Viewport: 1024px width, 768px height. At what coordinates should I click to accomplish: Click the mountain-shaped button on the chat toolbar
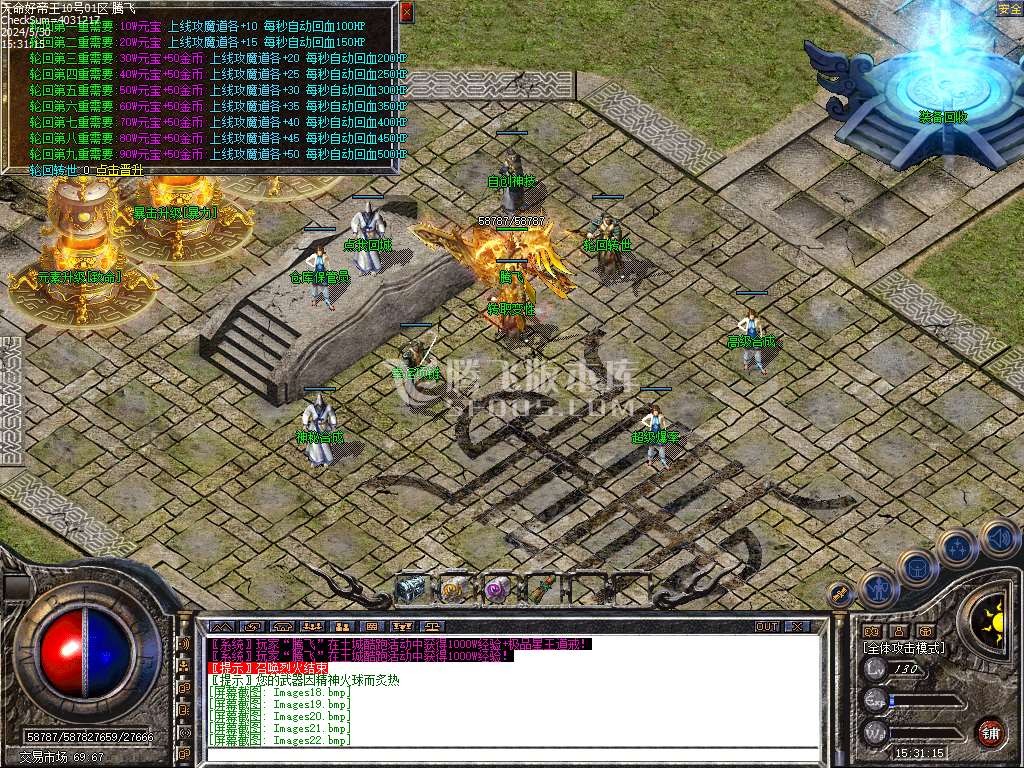[221, 626]
